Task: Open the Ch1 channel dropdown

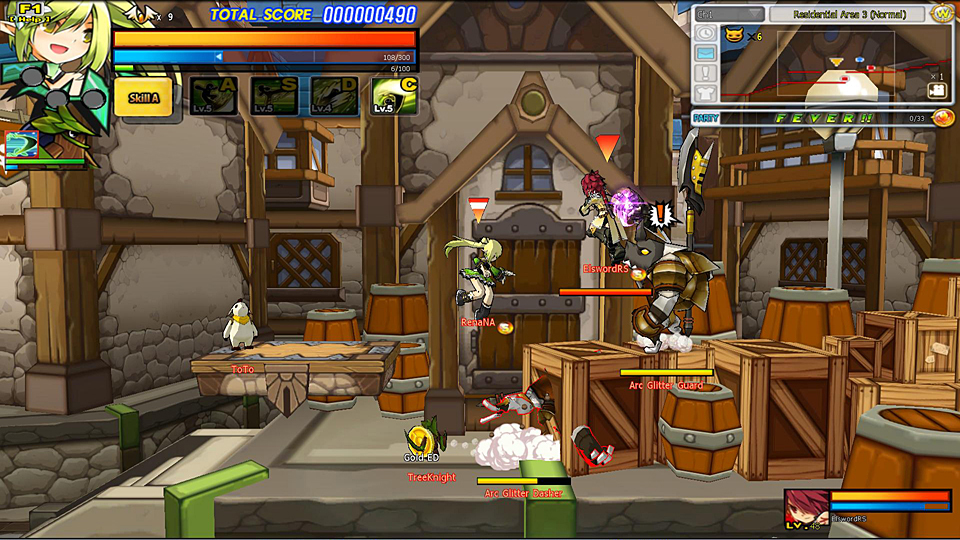Action: [x=729, y=15]
